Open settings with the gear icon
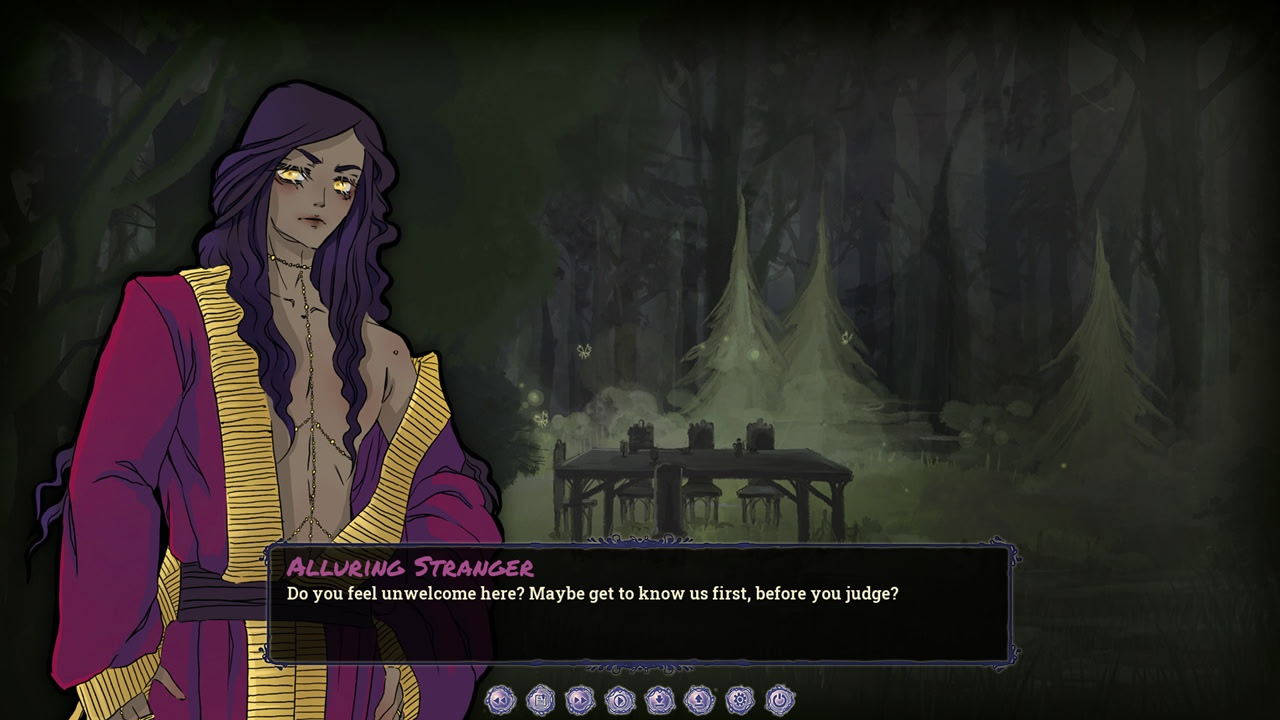The image size is (1280, 720). (x=740, y=700)
